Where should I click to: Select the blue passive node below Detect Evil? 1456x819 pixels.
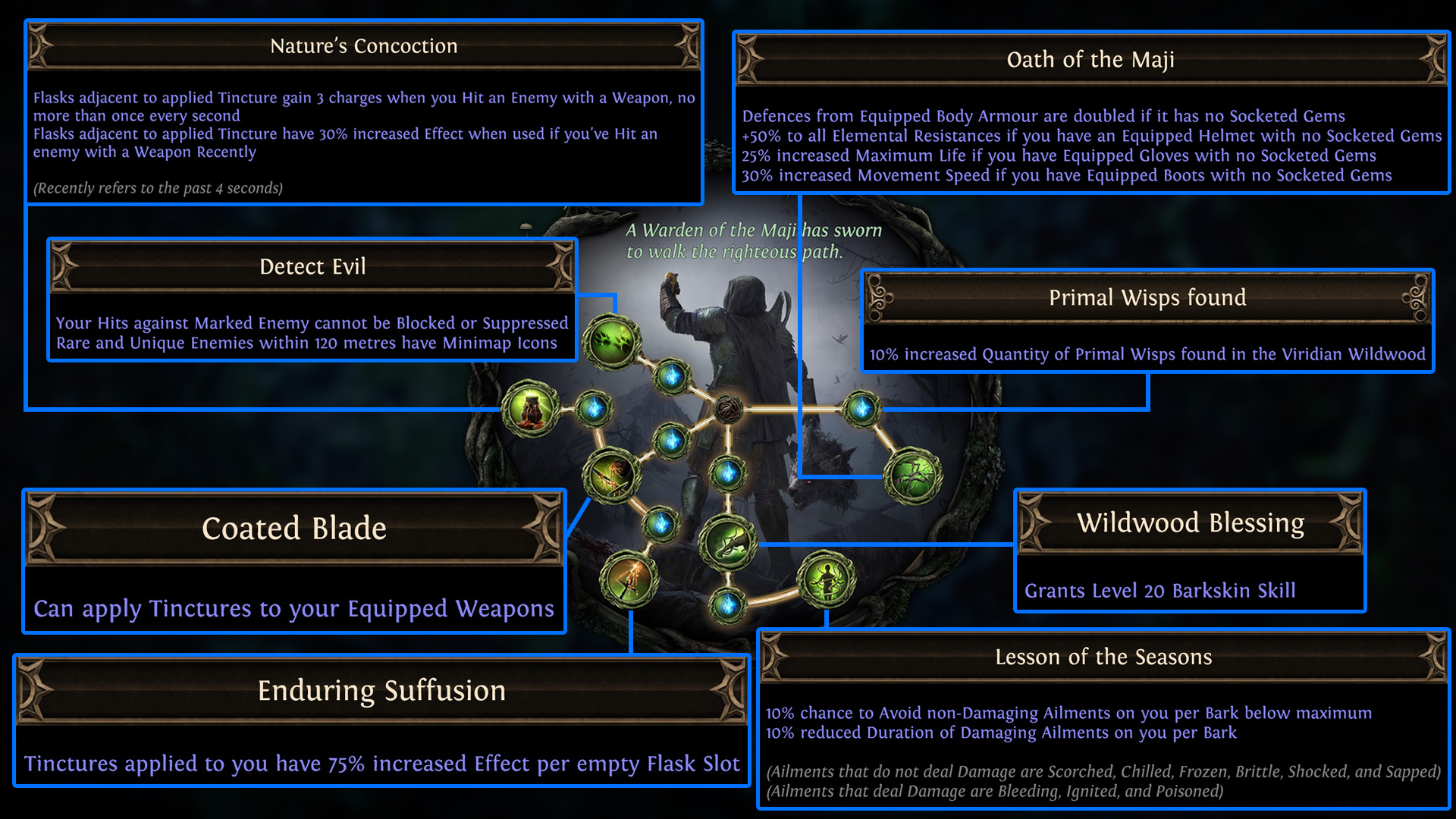tap(671, 378)
